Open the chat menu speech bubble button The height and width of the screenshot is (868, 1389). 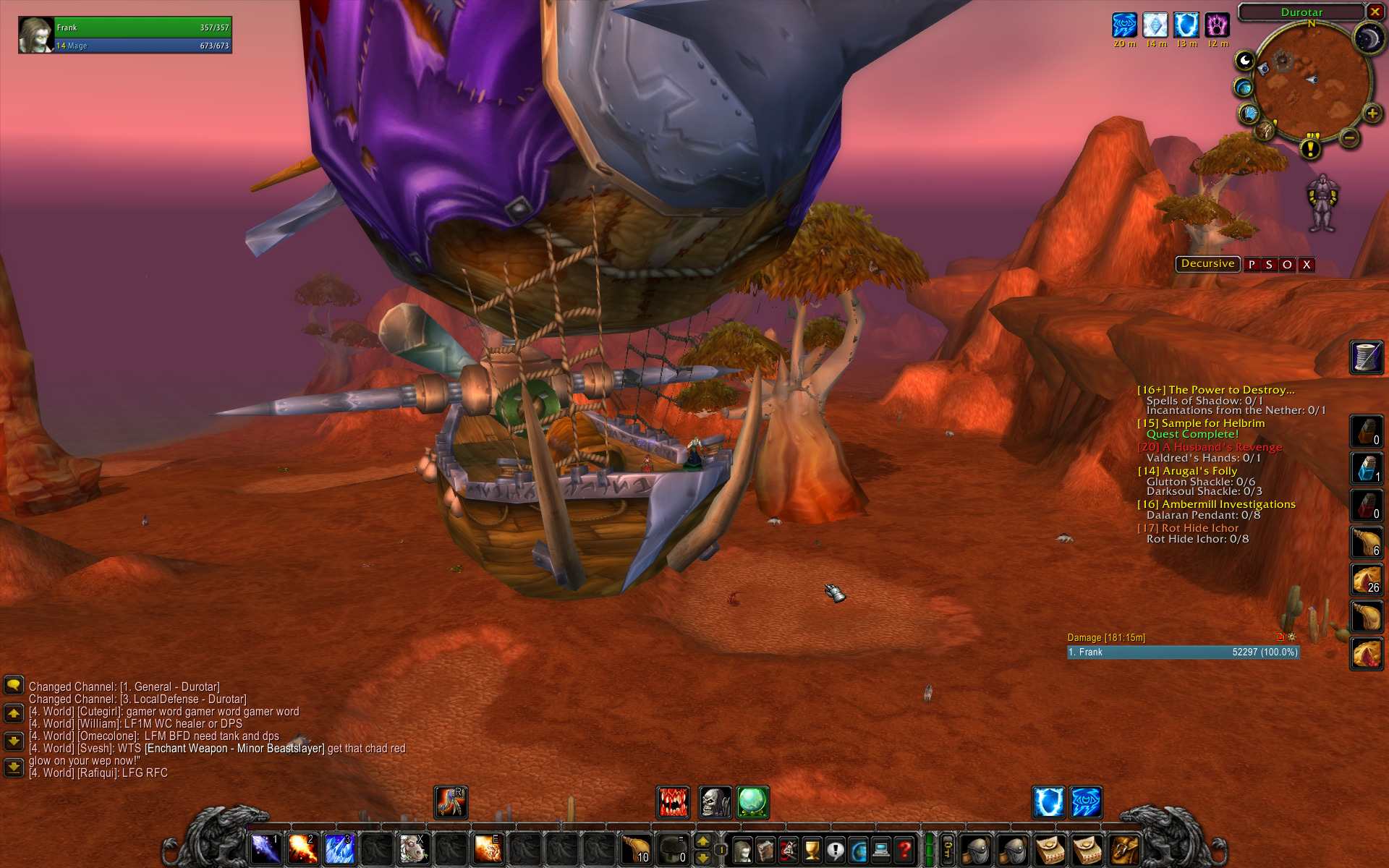pyautogui.click(x=14, y=685)
